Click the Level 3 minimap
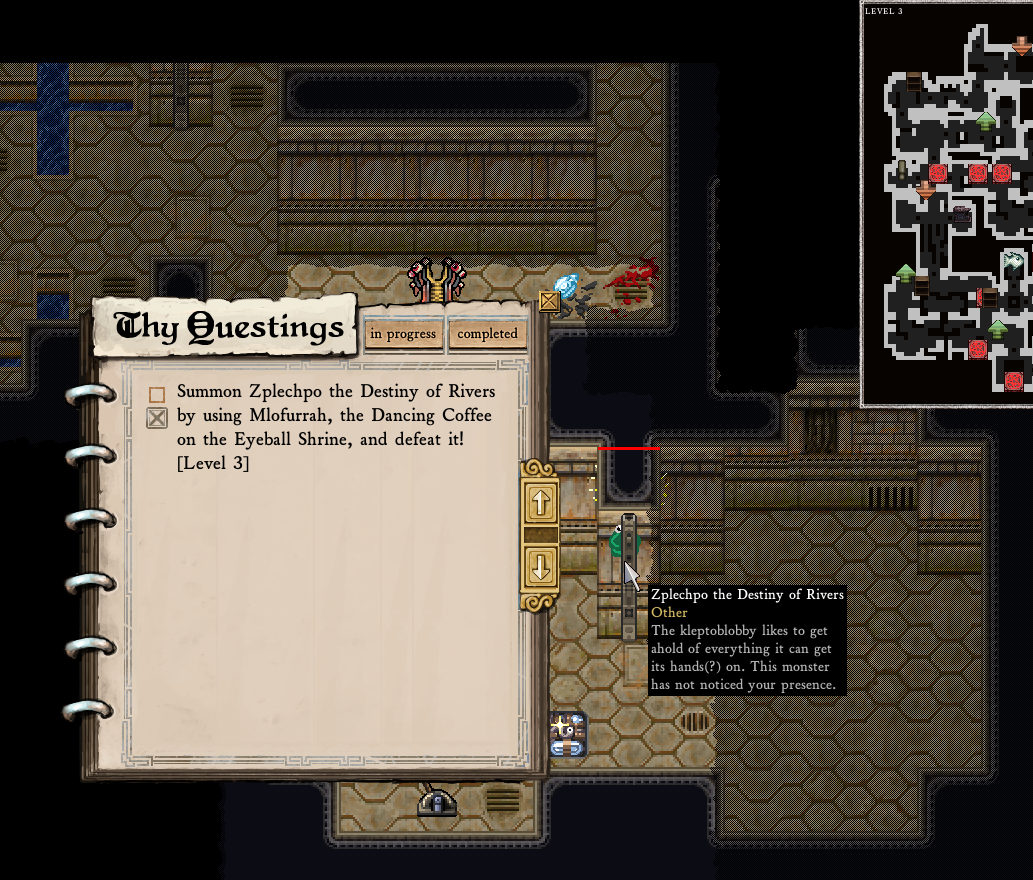 click(946, 205)
